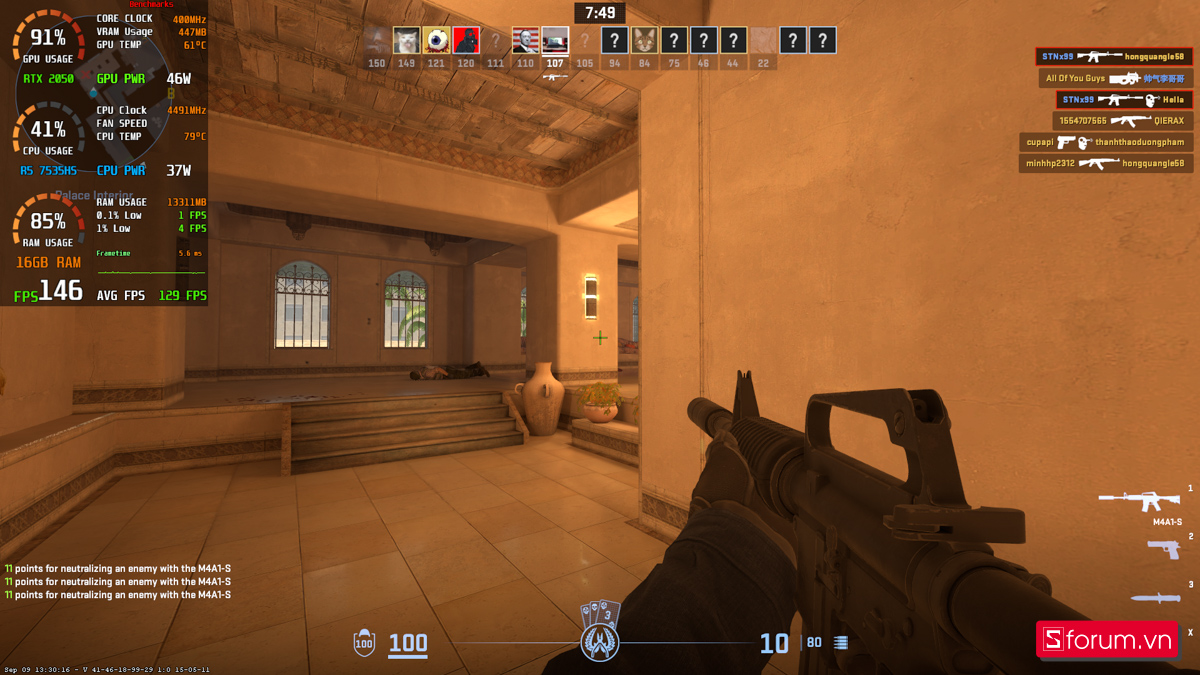Open the Sforum.vn watermark logo
The image size is (1200, 675).
click(x=1106, y=640)
